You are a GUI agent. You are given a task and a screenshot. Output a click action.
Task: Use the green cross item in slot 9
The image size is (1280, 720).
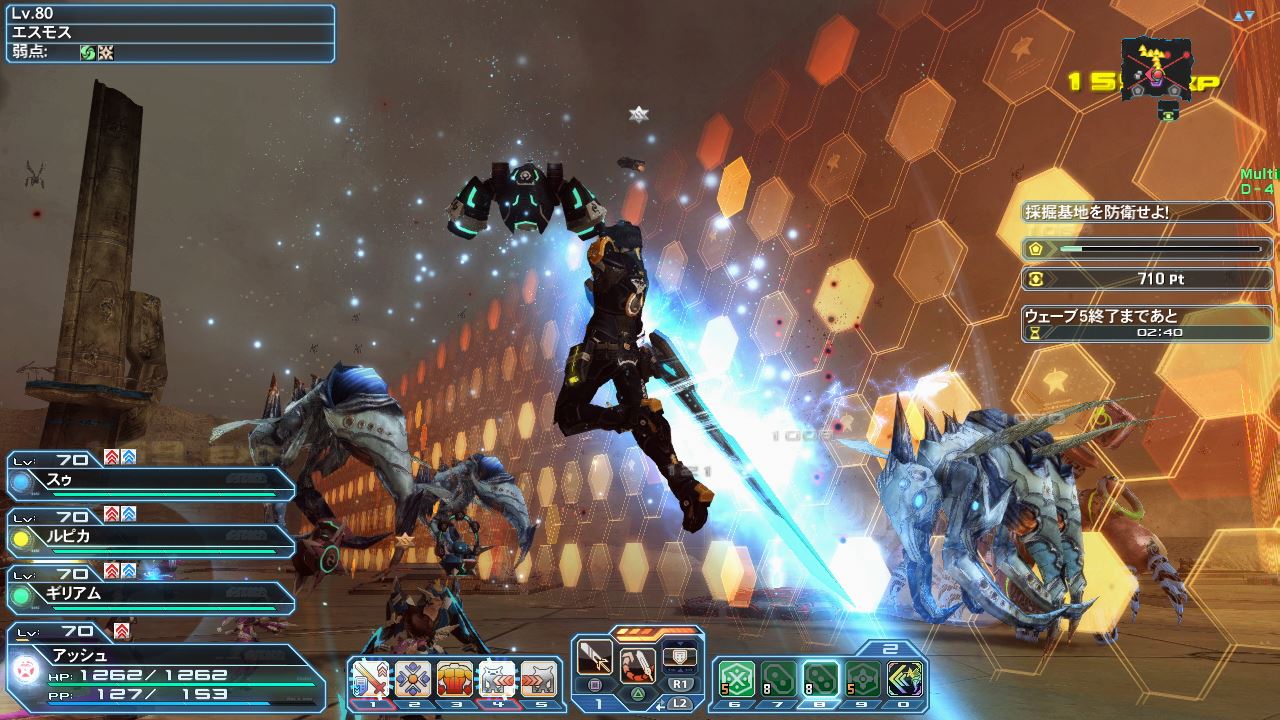pos(862,679)
